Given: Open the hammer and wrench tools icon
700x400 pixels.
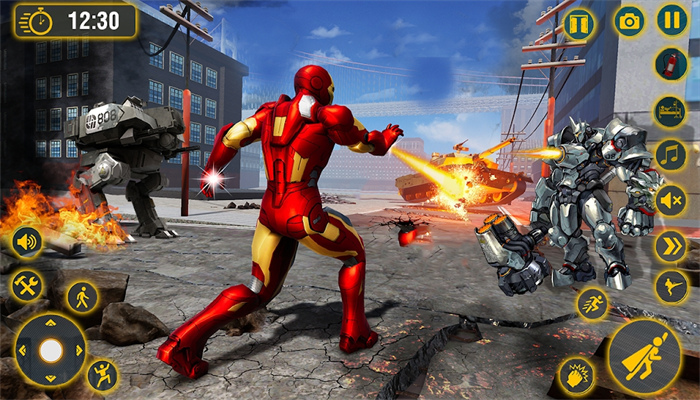Looking at the screenshot, I should [x=27, y=286].
